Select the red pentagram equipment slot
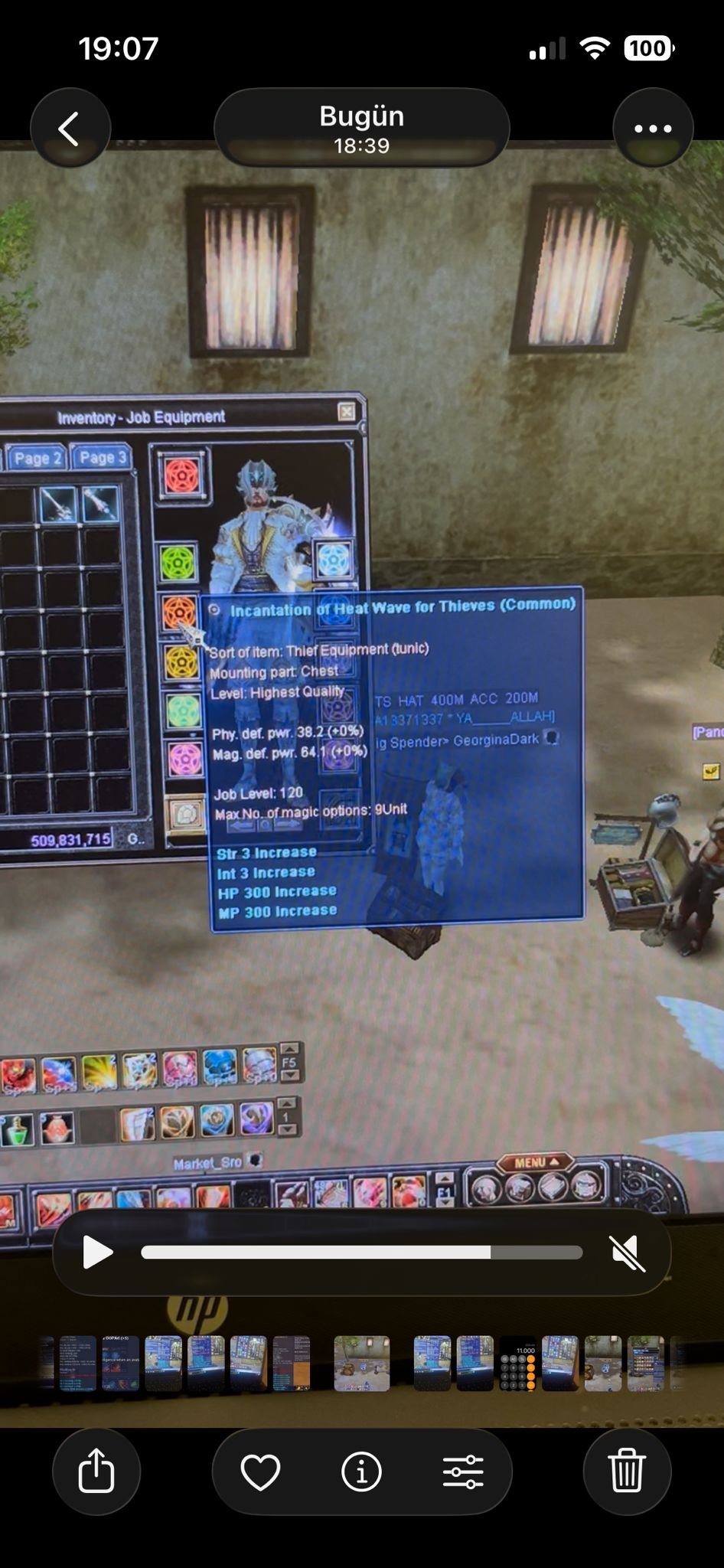The image size is (724, 1568). tap(183, 476)
